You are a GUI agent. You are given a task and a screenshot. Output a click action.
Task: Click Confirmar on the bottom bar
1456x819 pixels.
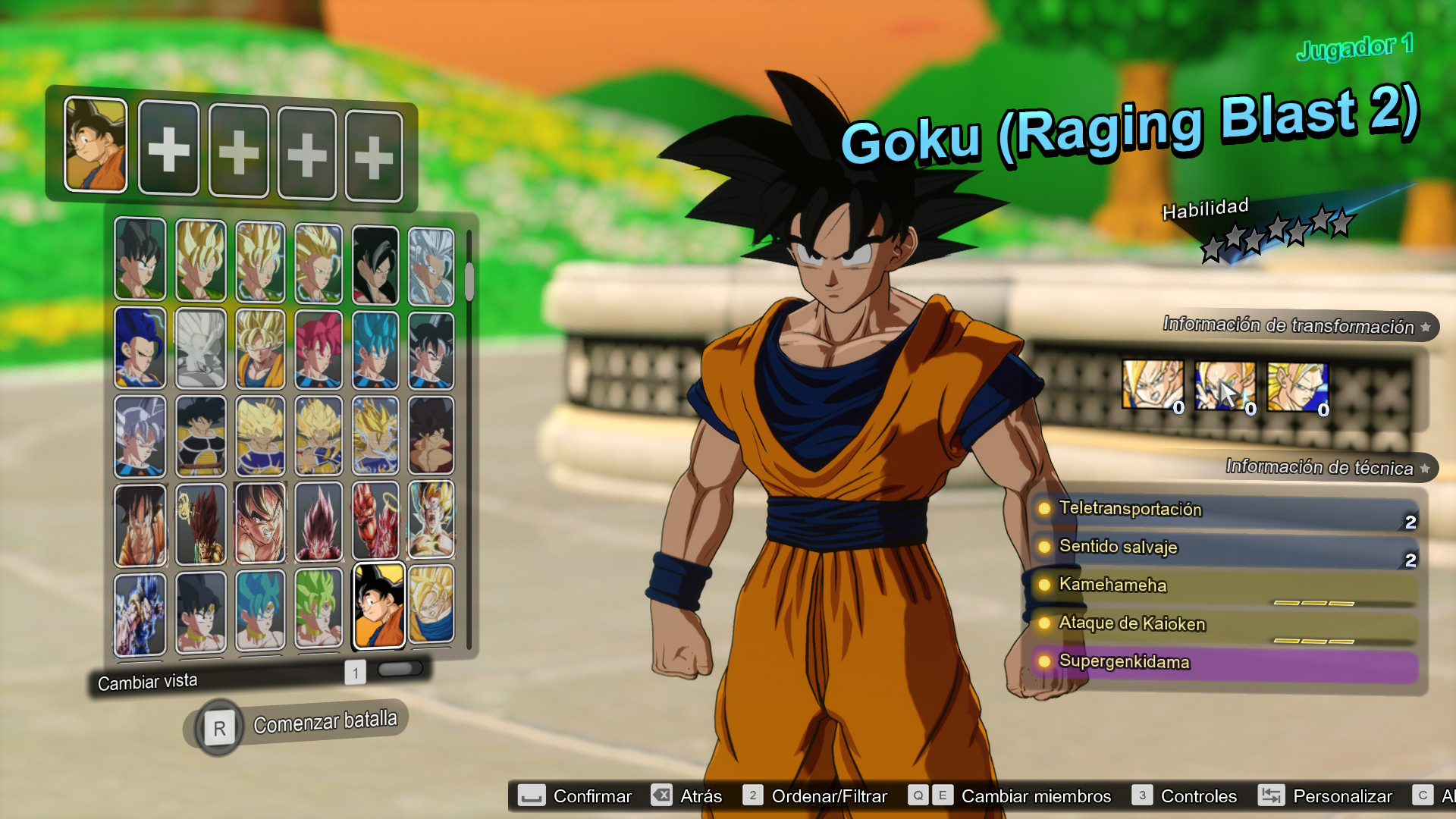pyautogui.click(x=592, y=795)
